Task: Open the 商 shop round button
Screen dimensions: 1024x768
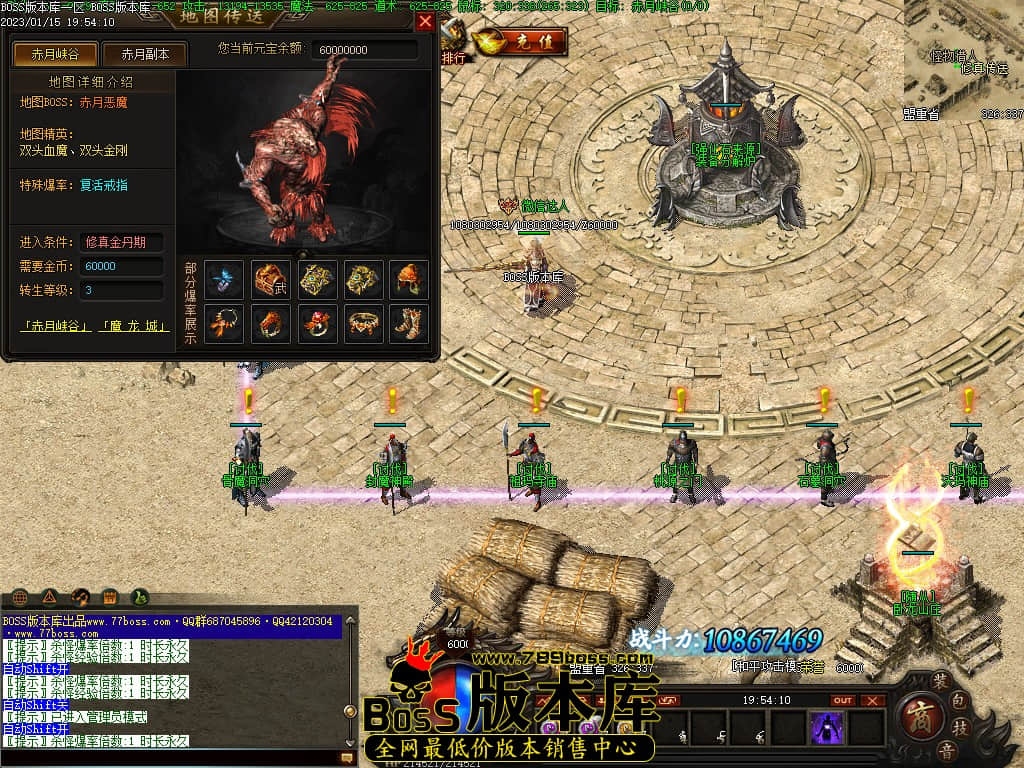Action: coord(916,714)
